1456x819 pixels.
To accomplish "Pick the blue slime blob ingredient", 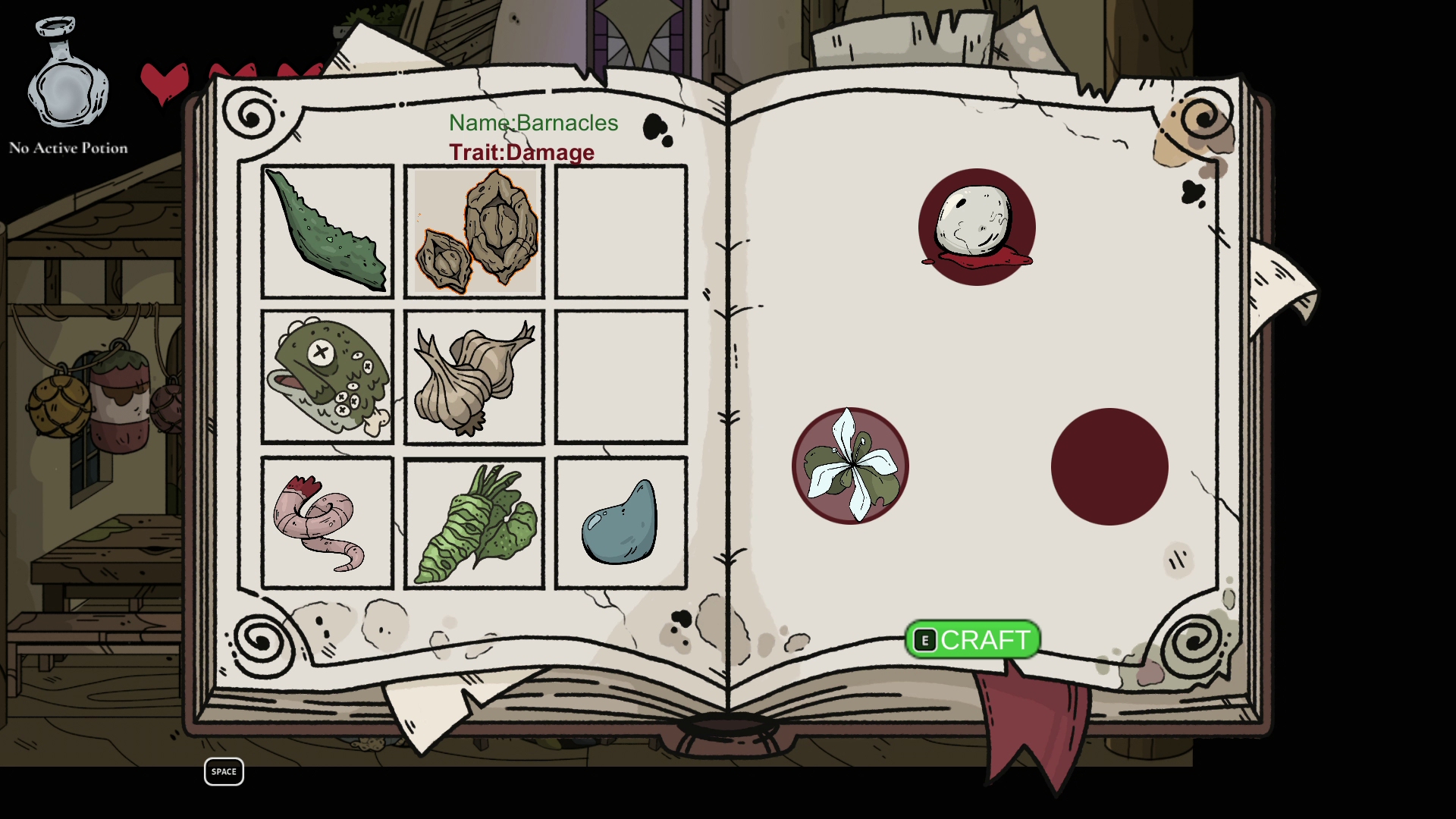I will tap(620, 522).
